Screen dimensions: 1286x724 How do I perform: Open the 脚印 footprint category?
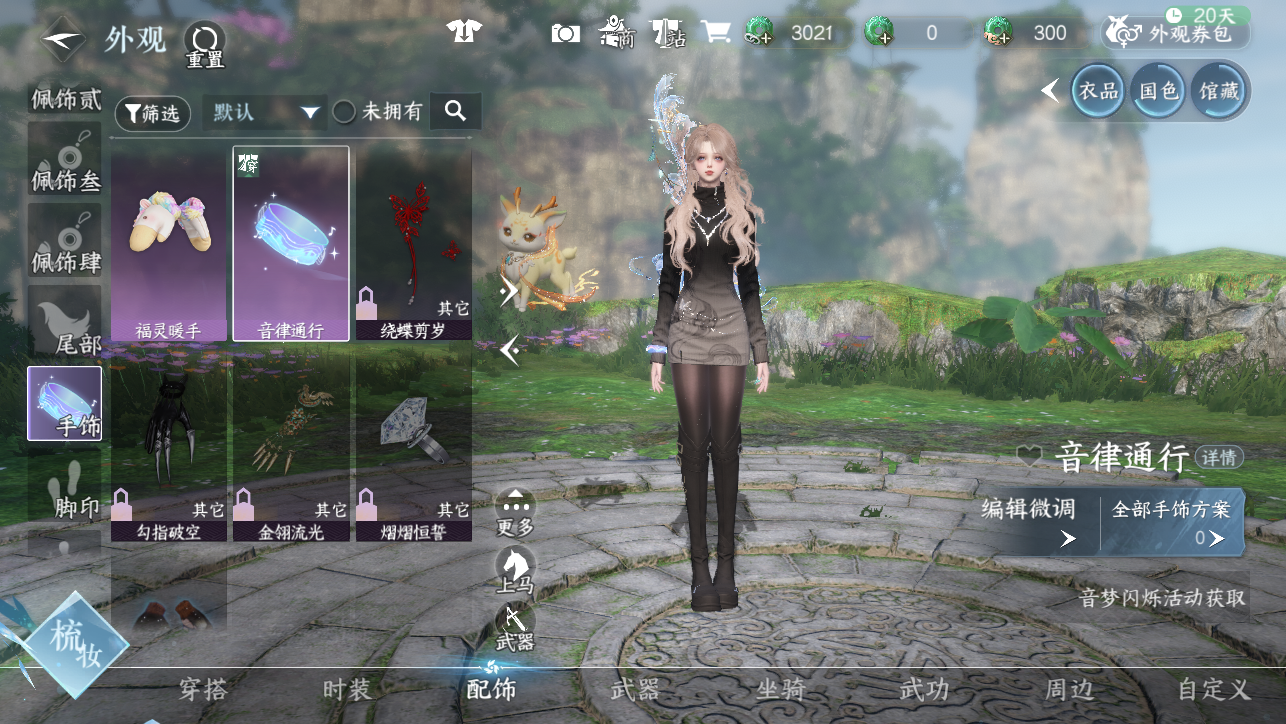click(65, 490)
